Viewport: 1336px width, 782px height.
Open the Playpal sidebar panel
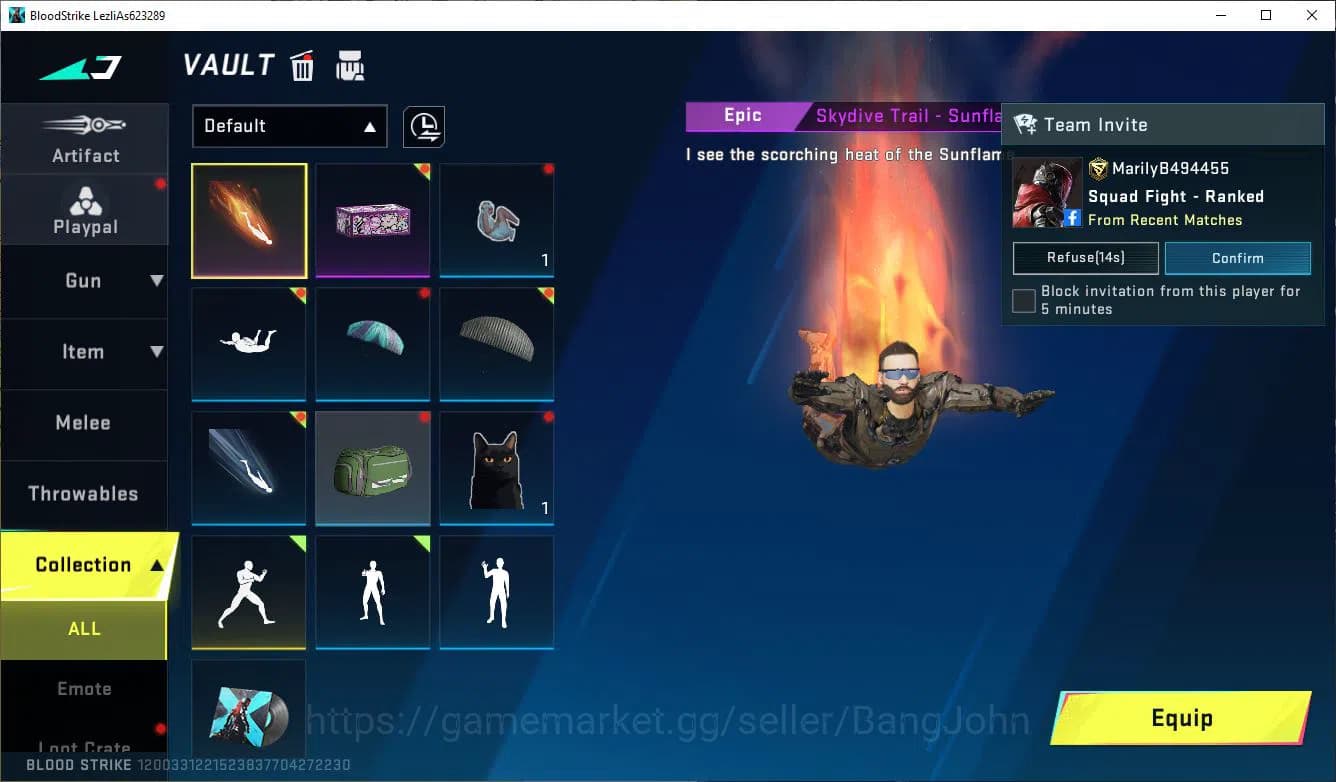pos(85,209)
